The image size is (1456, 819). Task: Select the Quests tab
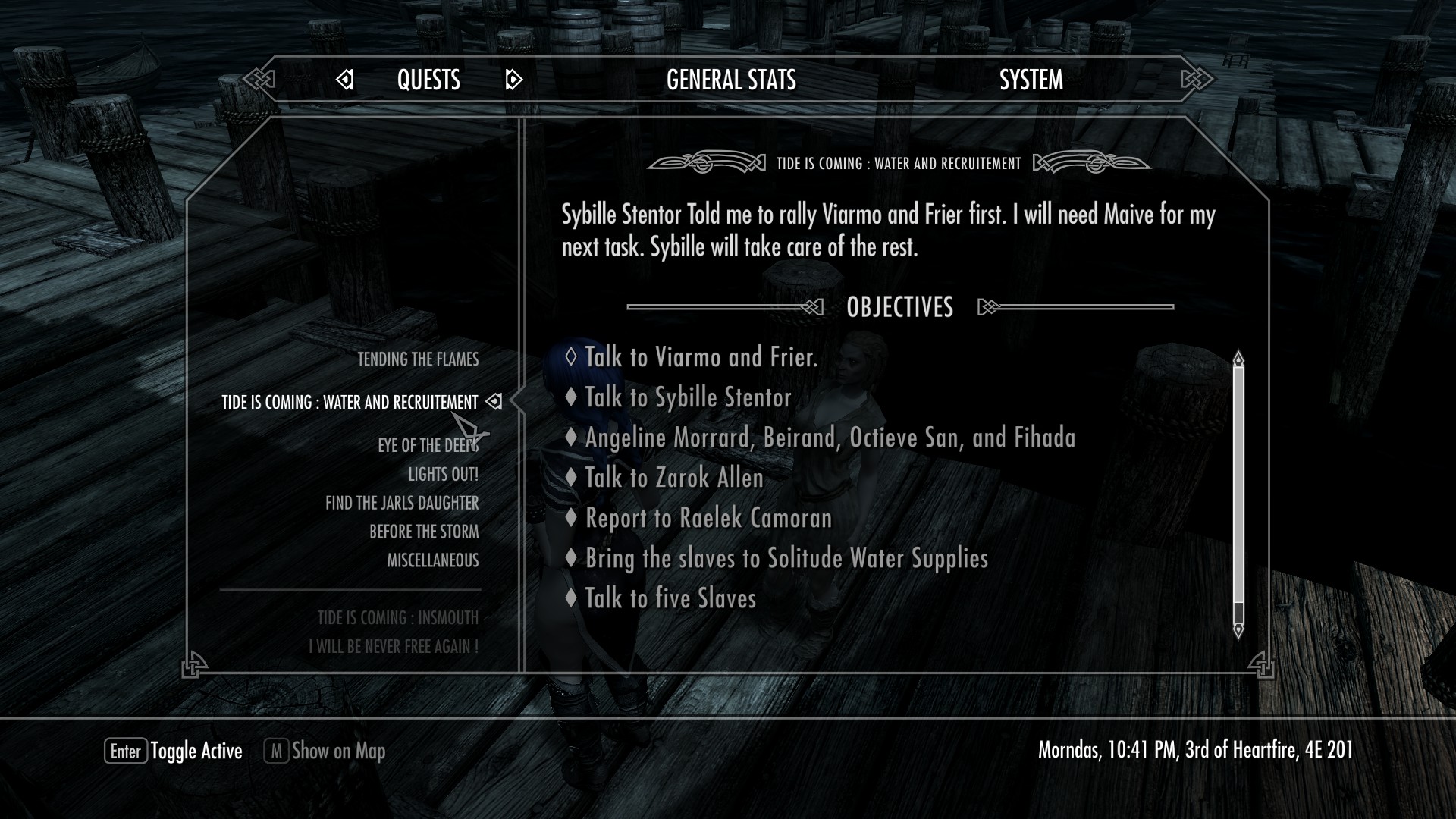click(428, 80)
